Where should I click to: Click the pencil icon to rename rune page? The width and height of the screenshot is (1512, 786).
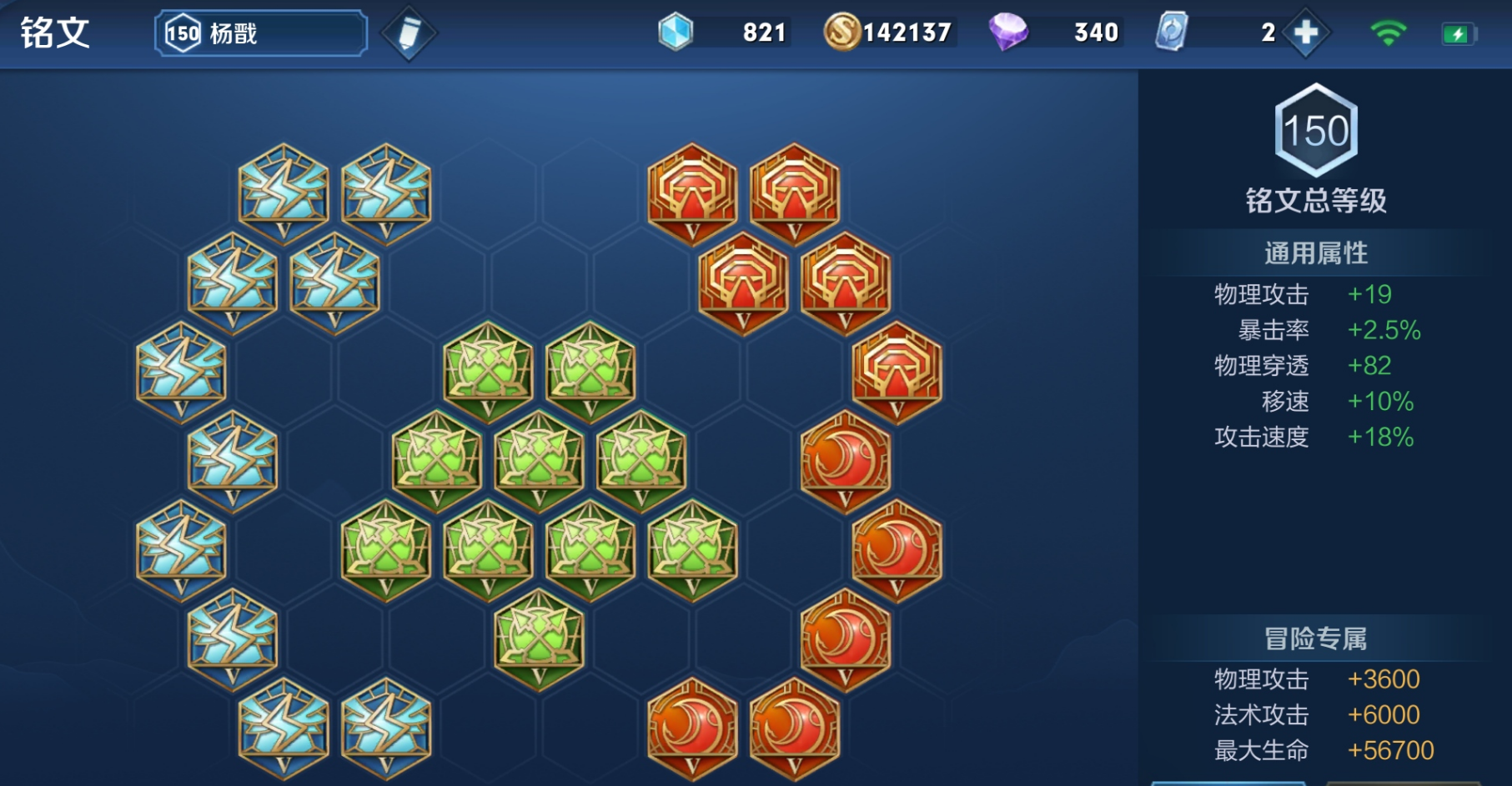pos(409,33)
